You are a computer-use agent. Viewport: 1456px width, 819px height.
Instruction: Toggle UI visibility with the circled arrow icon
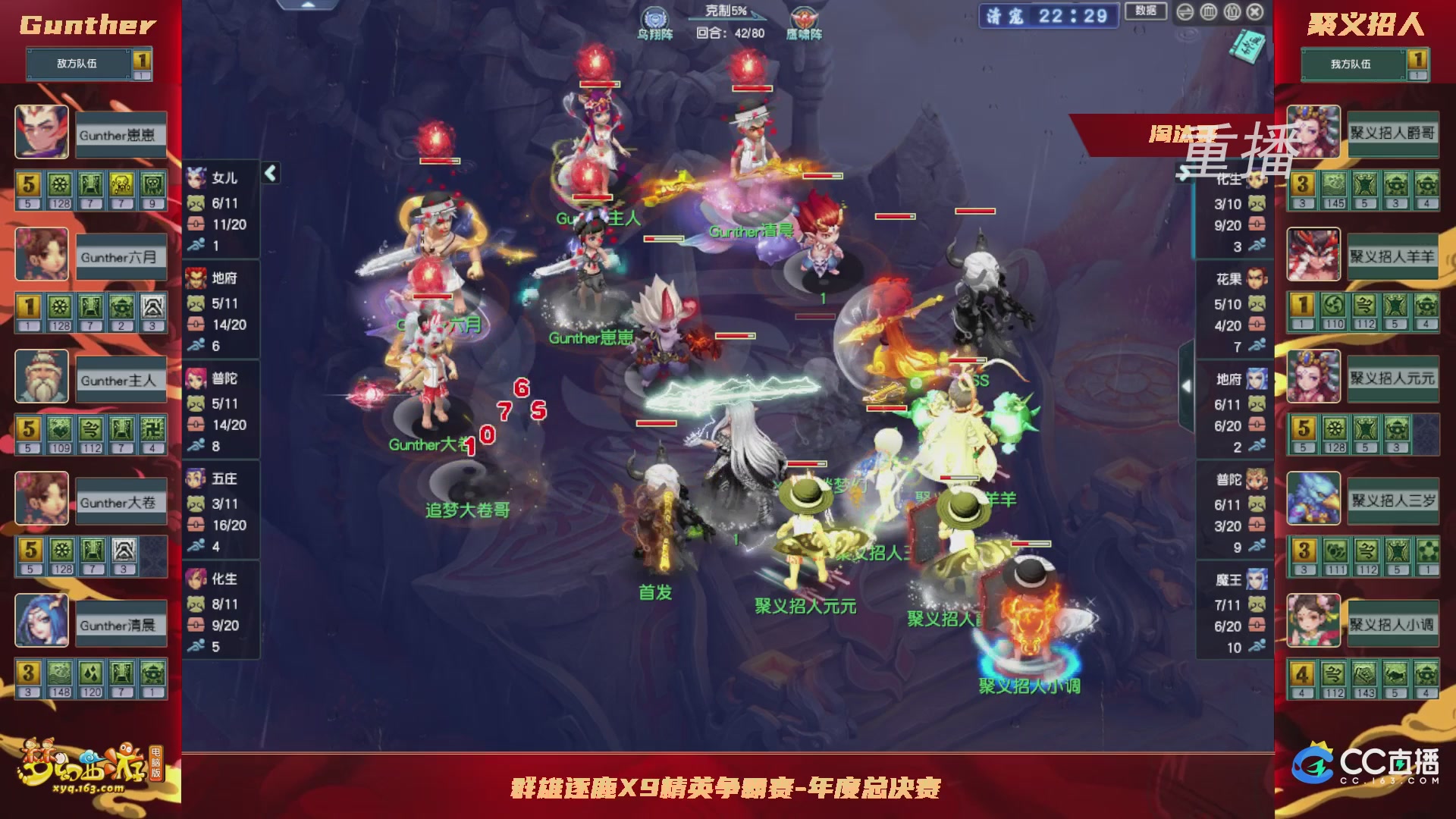(x=1185, y=12)
